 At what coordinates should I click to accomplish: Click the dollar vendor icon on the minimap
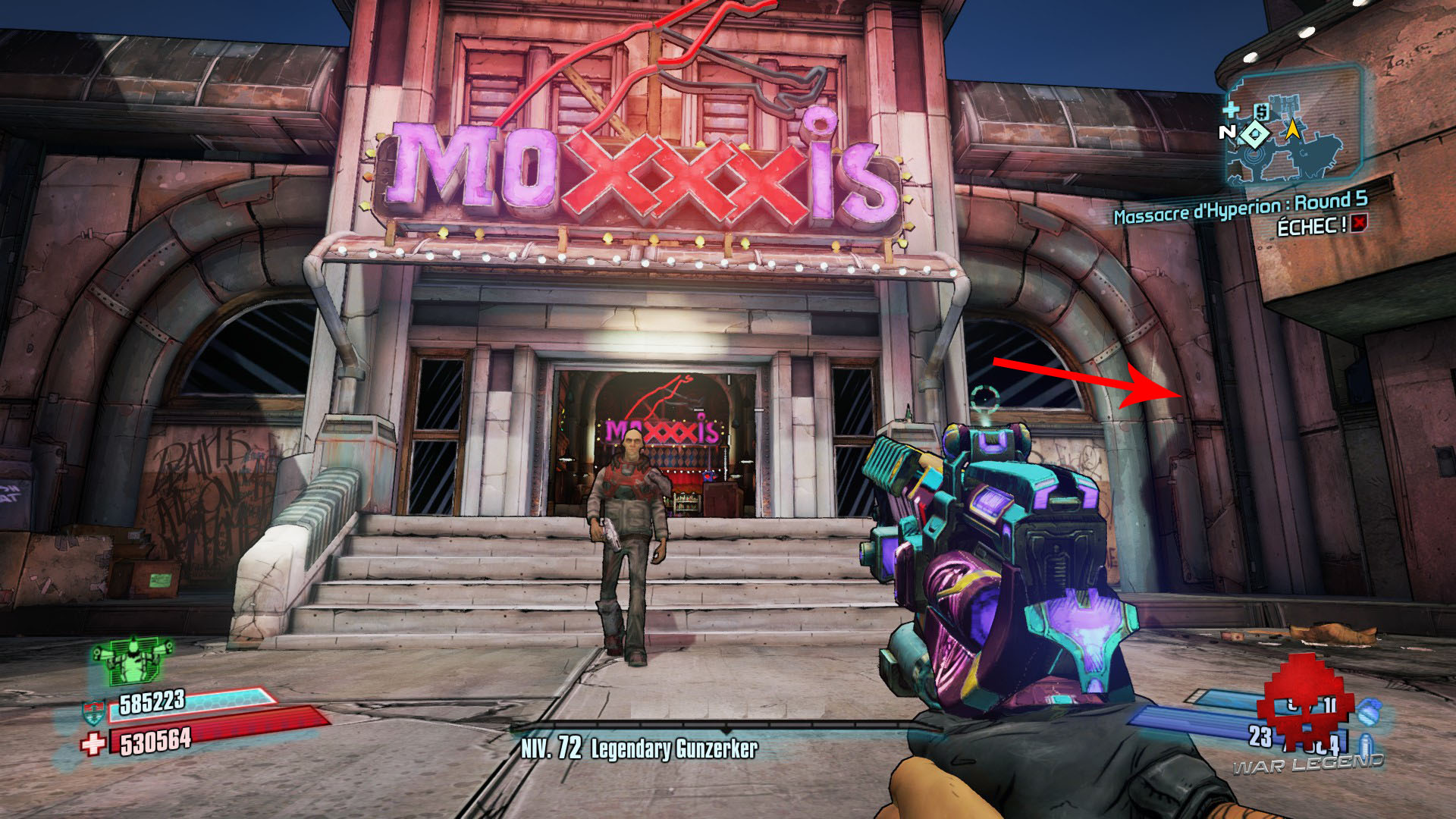(1262, 111)
